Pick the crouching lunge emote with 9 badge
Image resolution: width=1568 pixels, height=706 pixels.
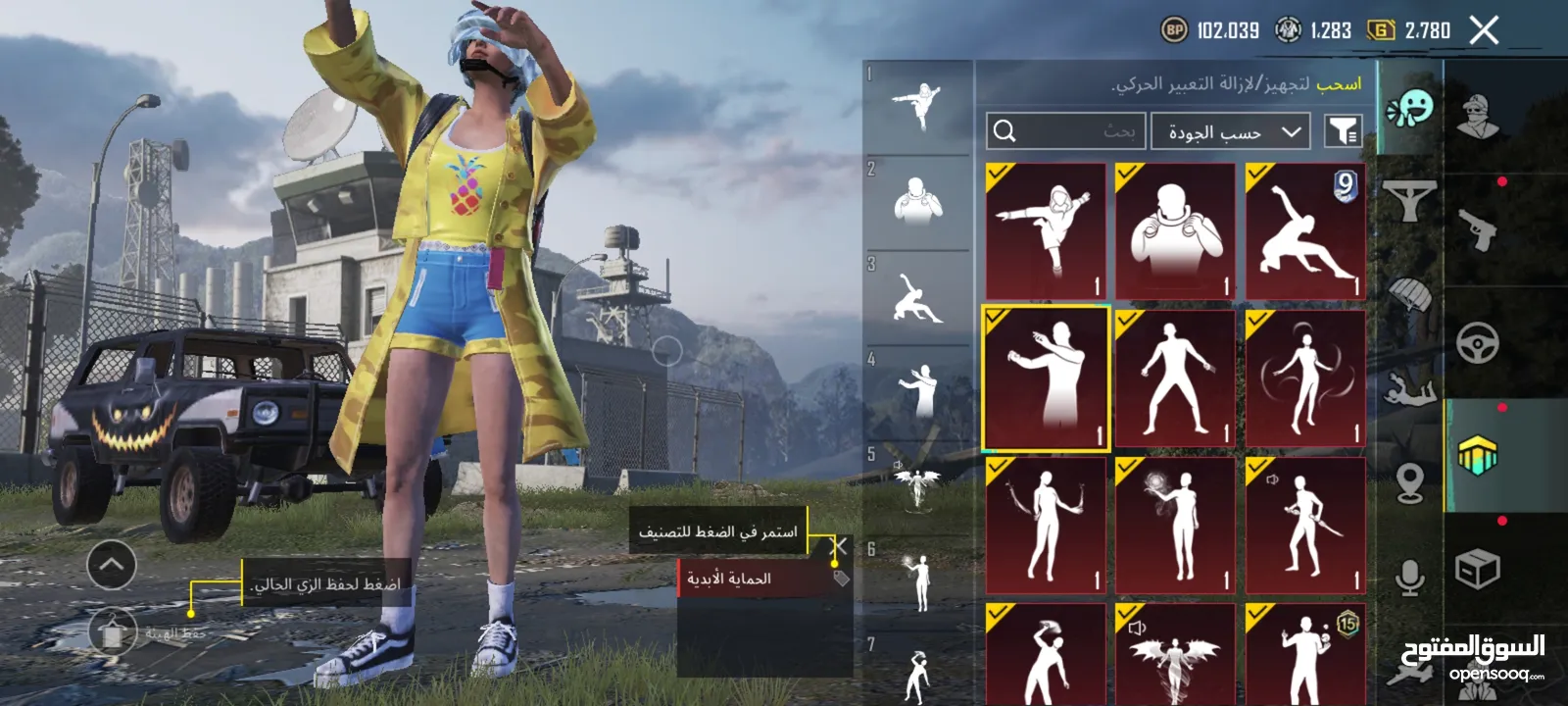coord(1305,231)
